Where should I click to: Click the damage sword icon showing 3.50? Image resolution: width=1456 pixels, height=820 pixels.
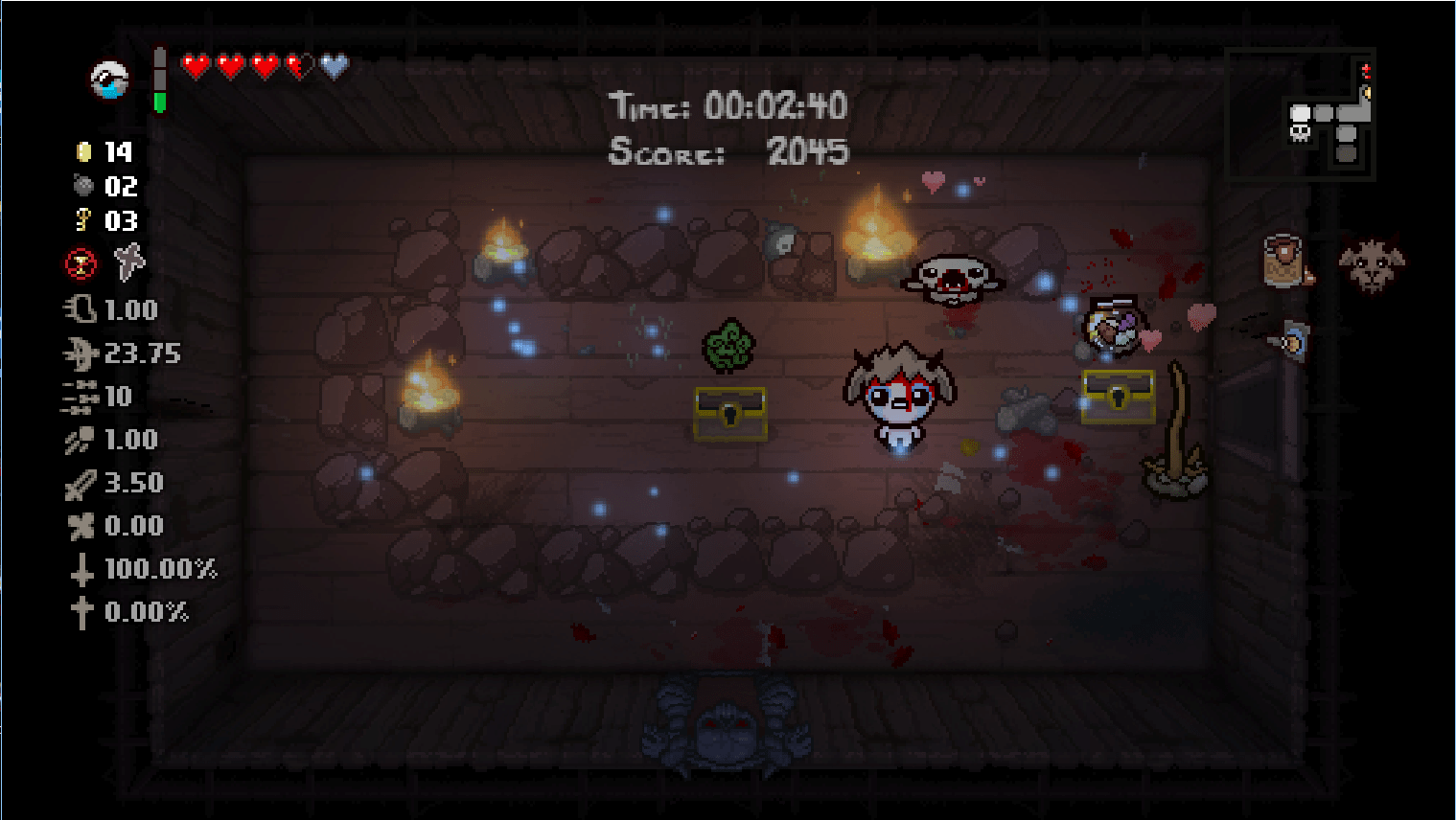pyautogui.click(x=82, y=482)
